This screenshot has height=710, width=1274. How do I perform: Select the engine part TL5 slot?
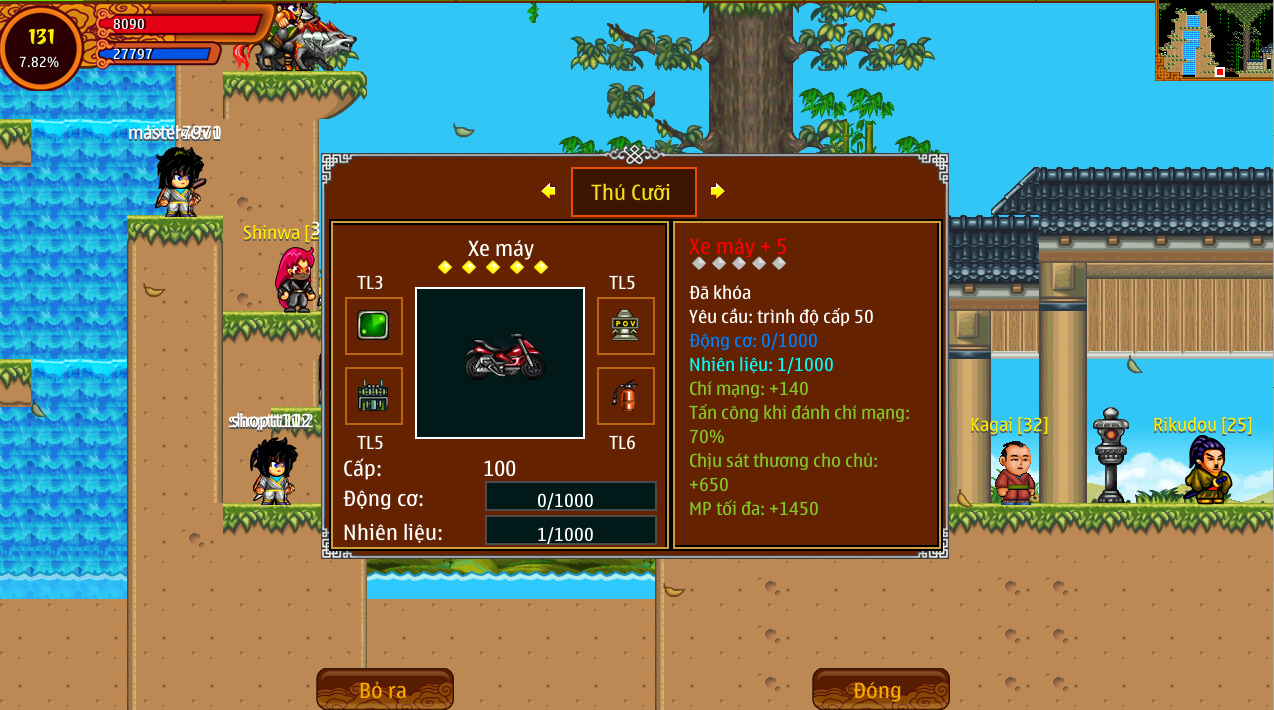pos(374,396)
